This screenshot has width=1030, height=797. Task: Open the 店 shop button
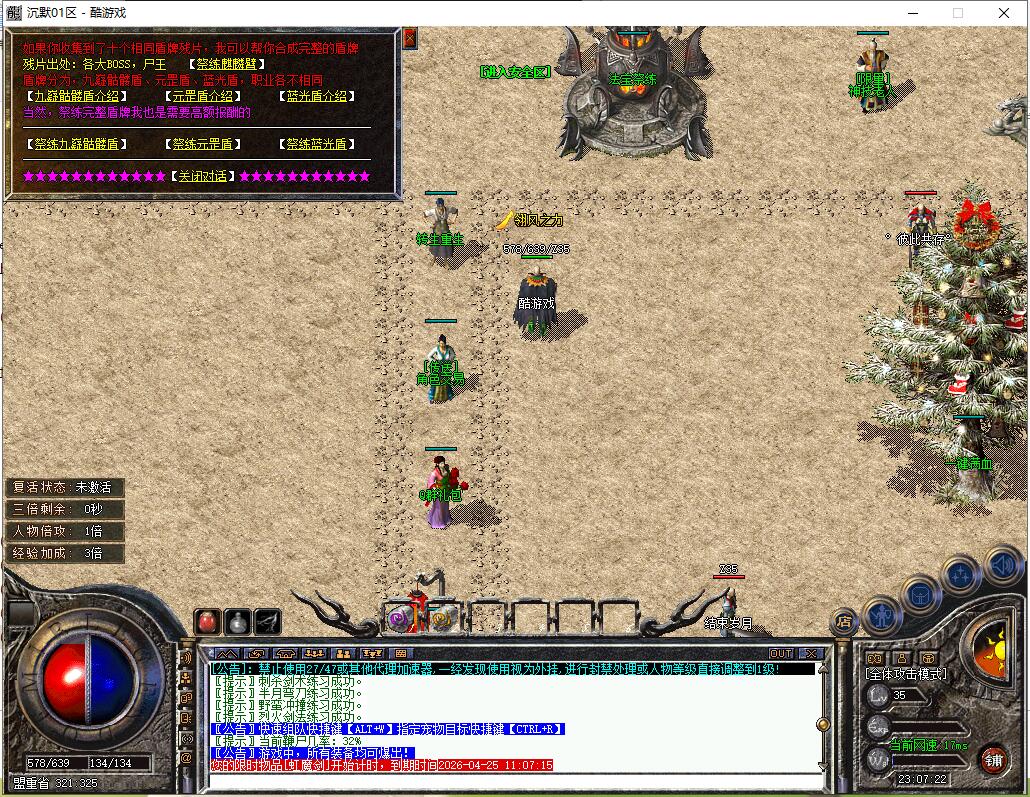click(844, 621)
